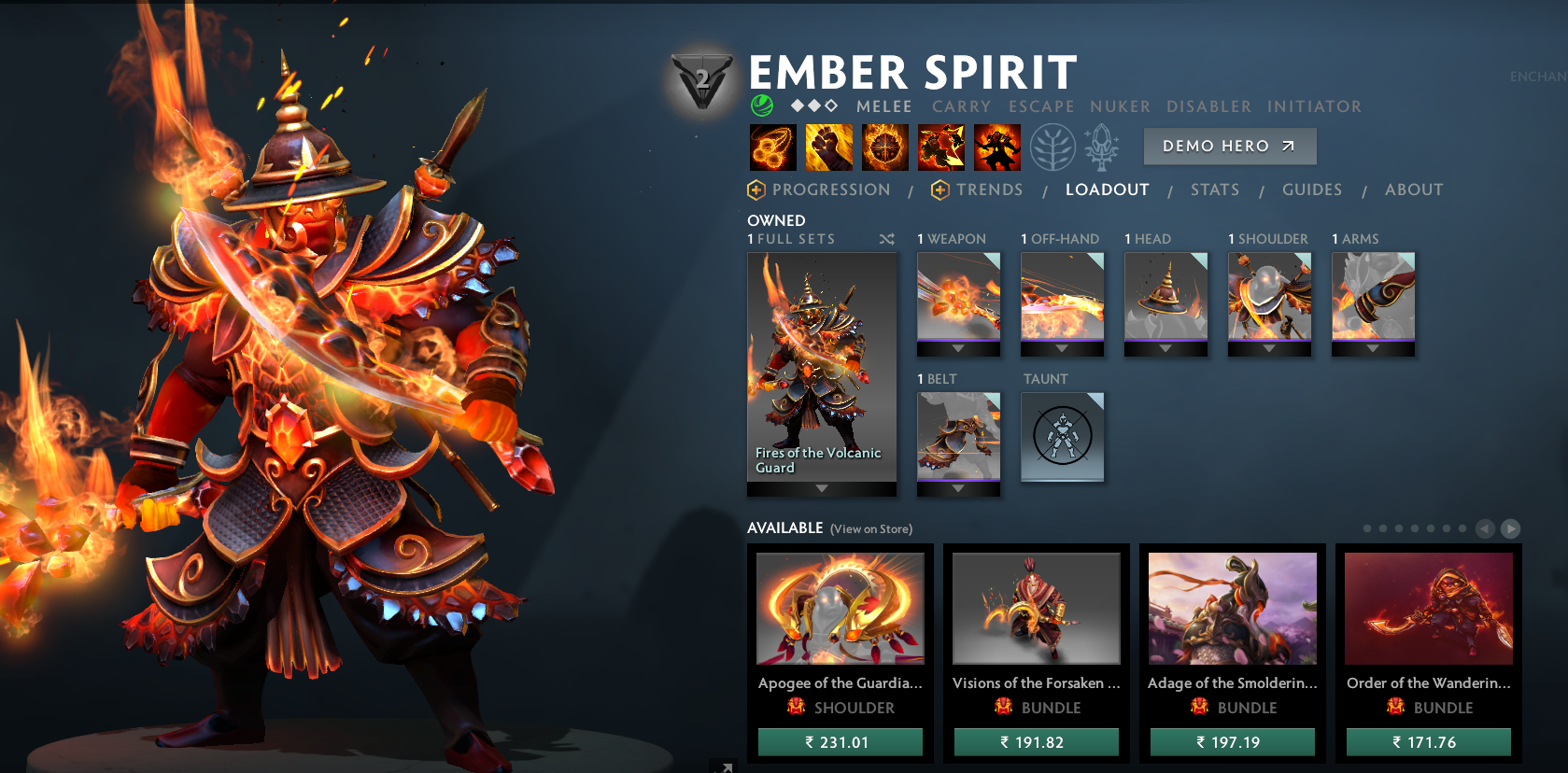Expand the Weapon slot dropdown arrow
Screen dimensions: 1568x773
(958, 348)
